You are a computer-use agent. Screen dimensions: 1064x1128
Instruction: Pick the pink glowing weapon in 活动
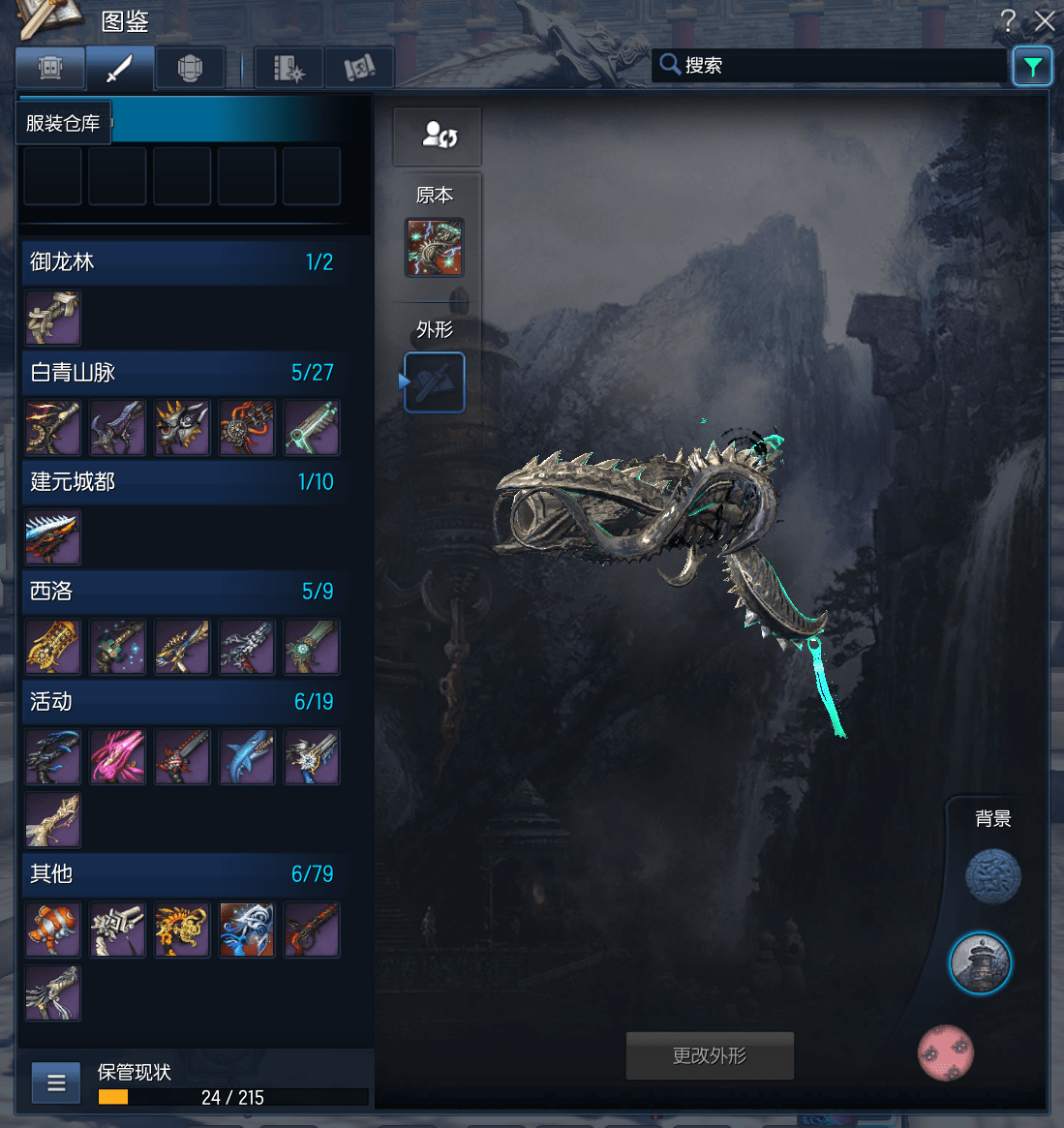tap(118, 756)
